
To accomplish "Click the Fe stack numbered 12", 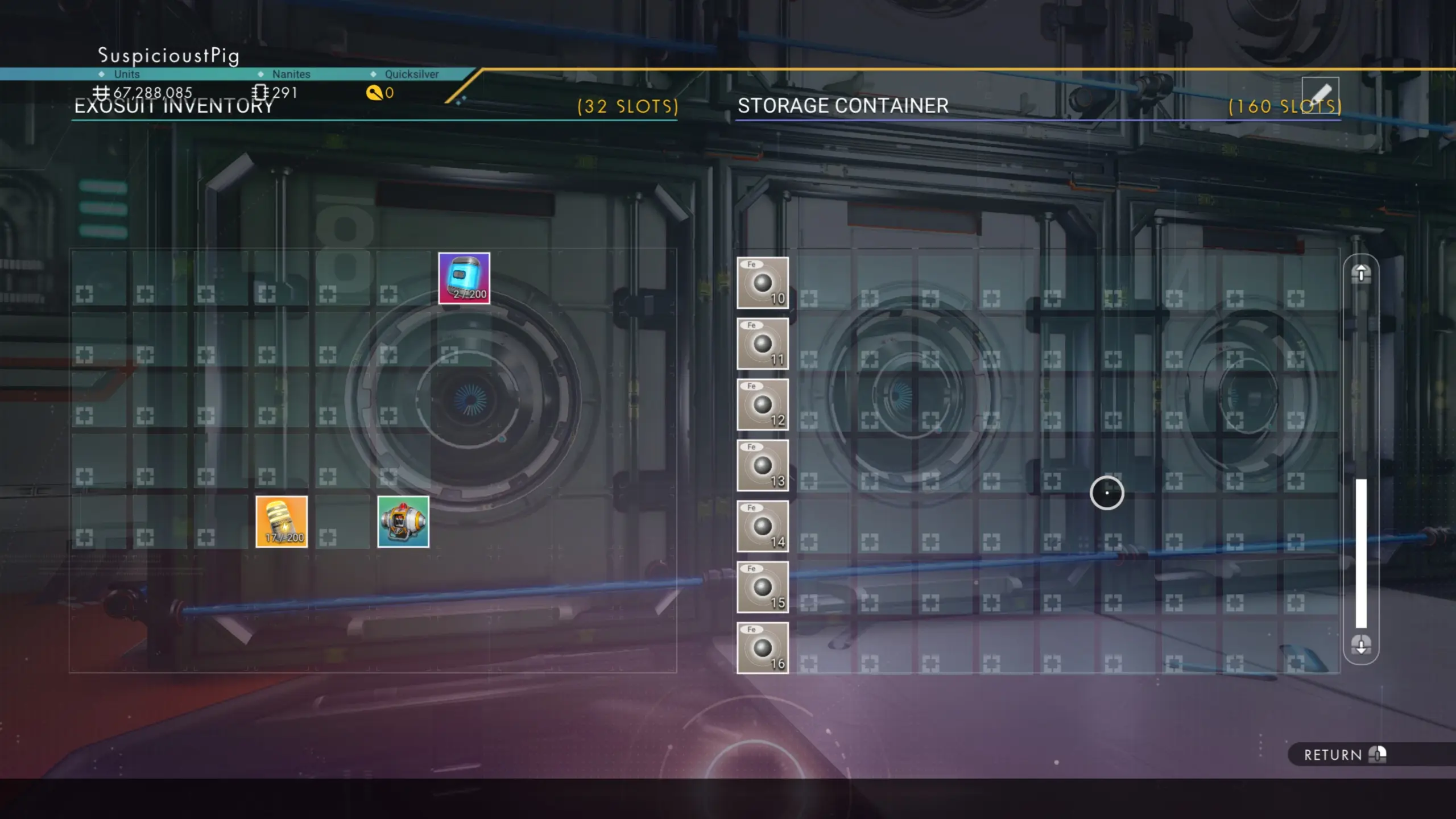I will tap(763, 404).
